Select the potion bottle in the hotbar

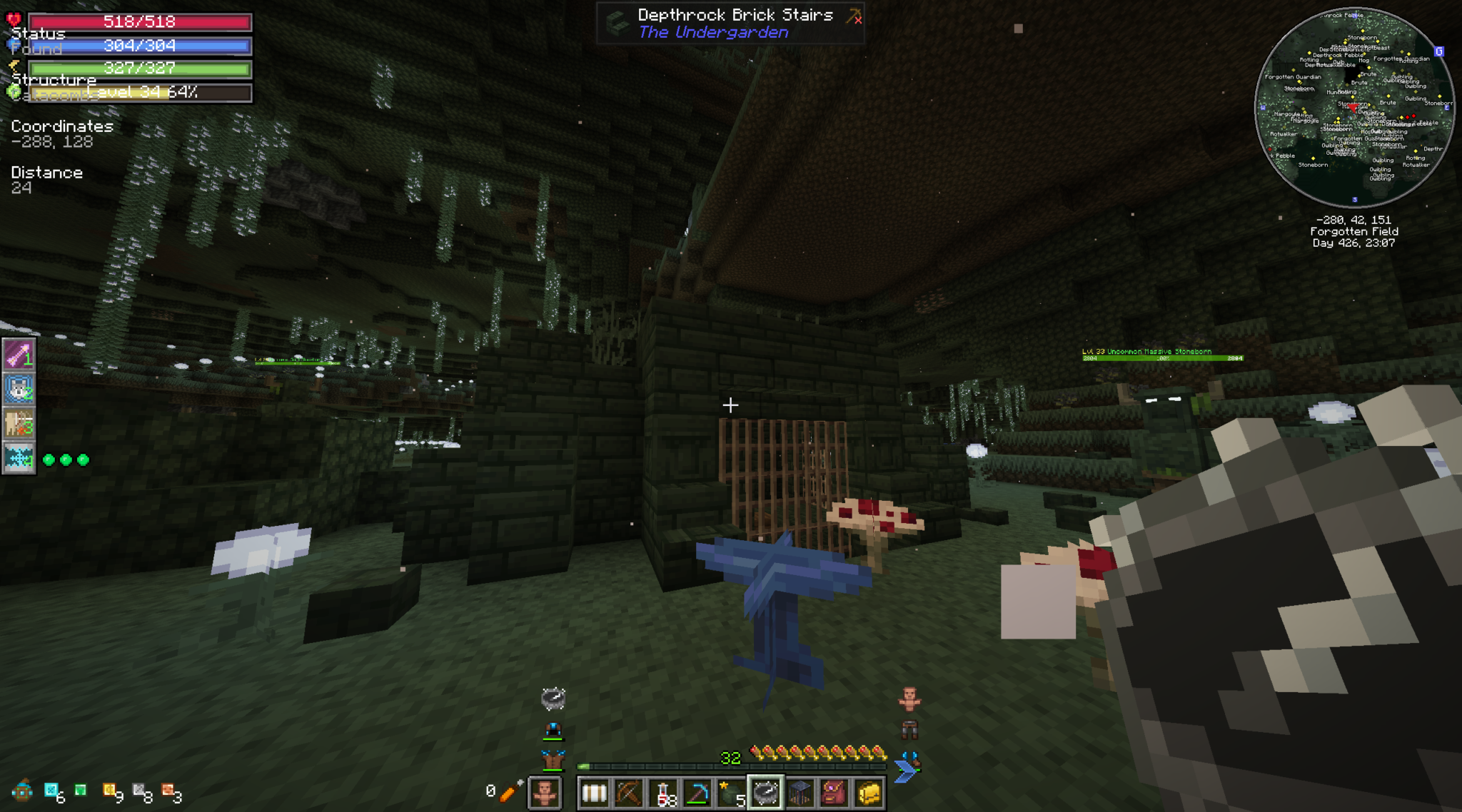click(x=665, y=793)
